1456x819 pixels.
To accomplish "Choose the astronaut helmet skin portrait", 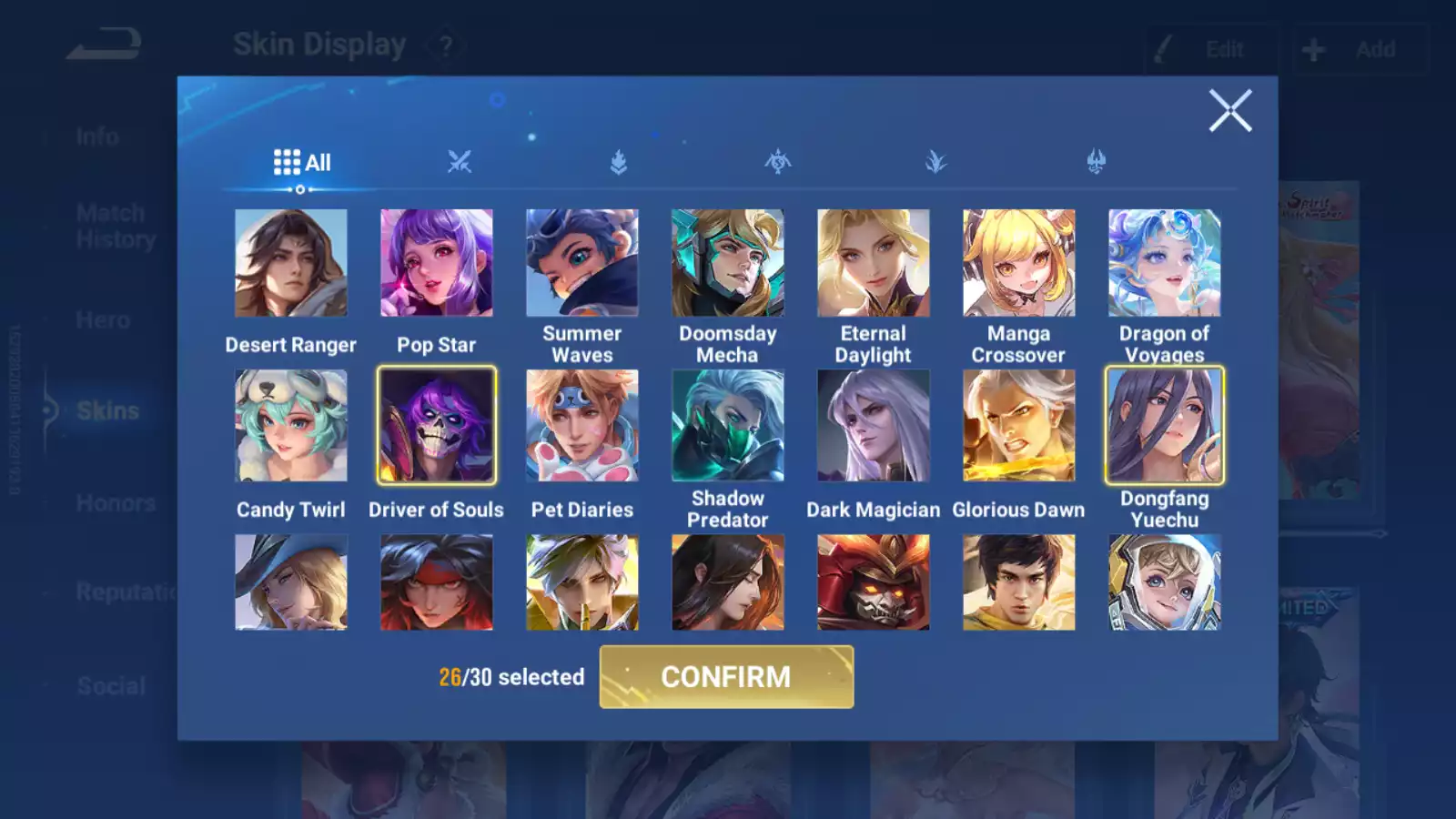I will coord(1165,582).
